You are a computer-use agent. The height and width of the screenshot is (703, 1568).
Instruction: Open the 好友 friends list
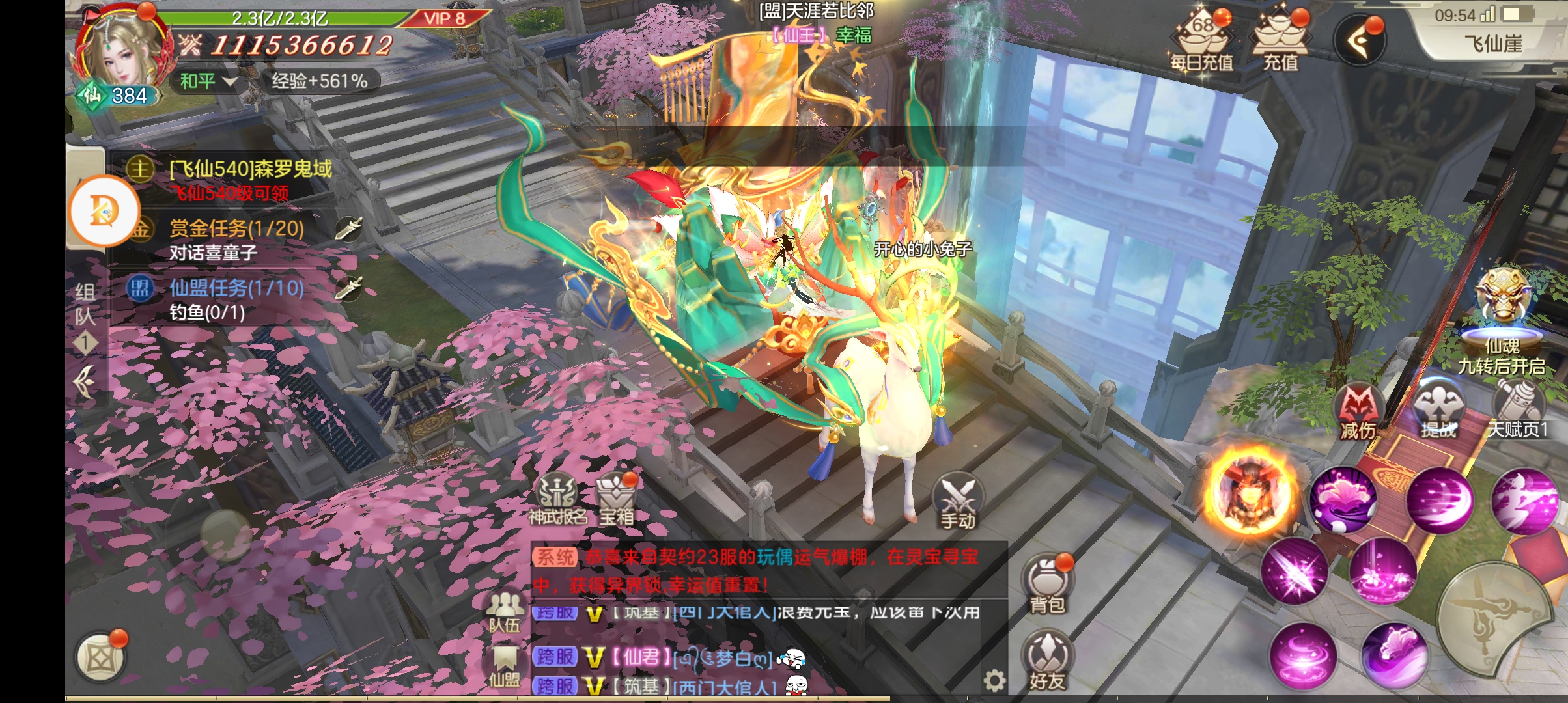point(1047,661)
